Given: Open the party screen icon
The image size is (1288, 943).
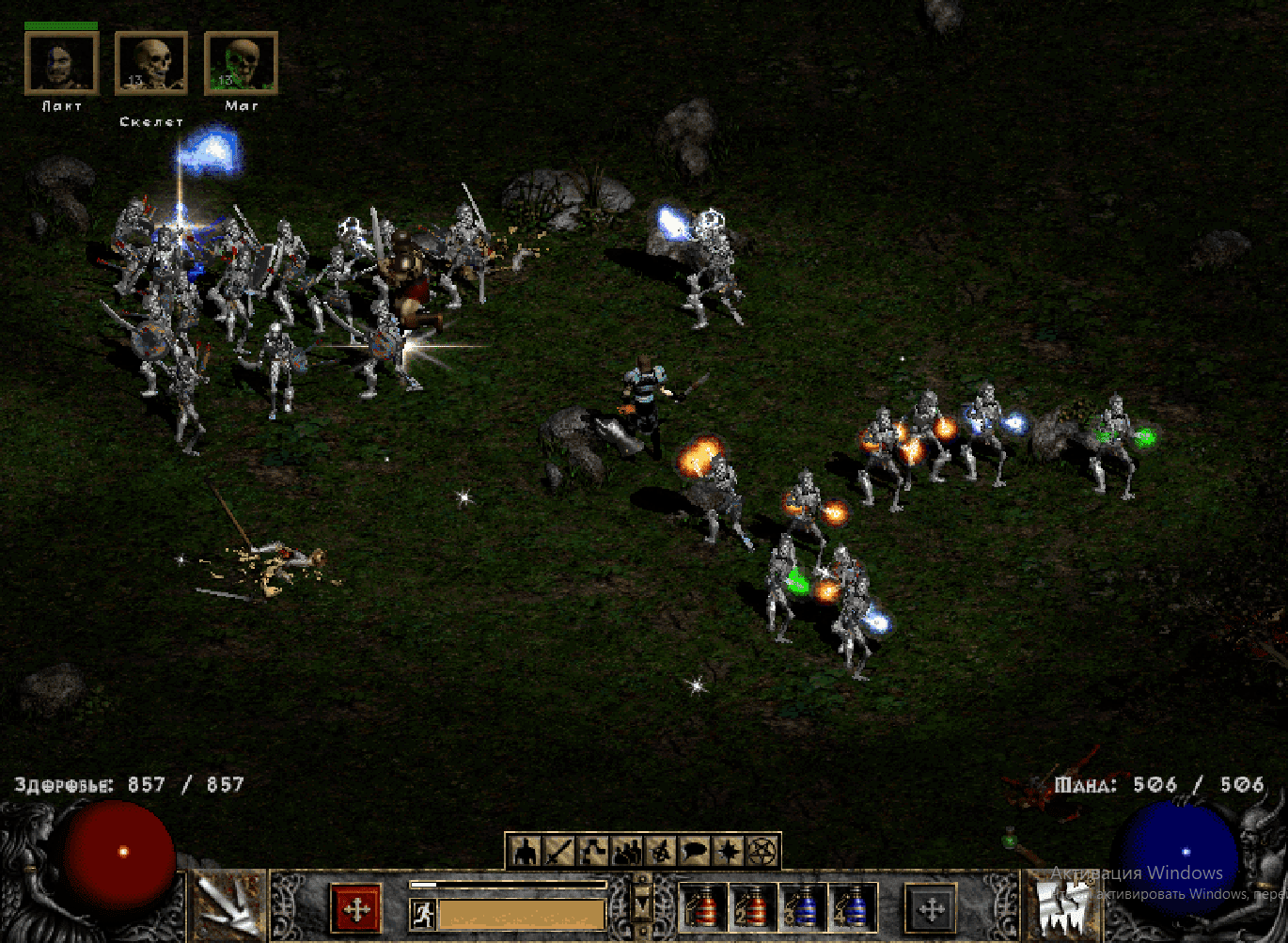Looking at the screenshot, I should 626,852.
